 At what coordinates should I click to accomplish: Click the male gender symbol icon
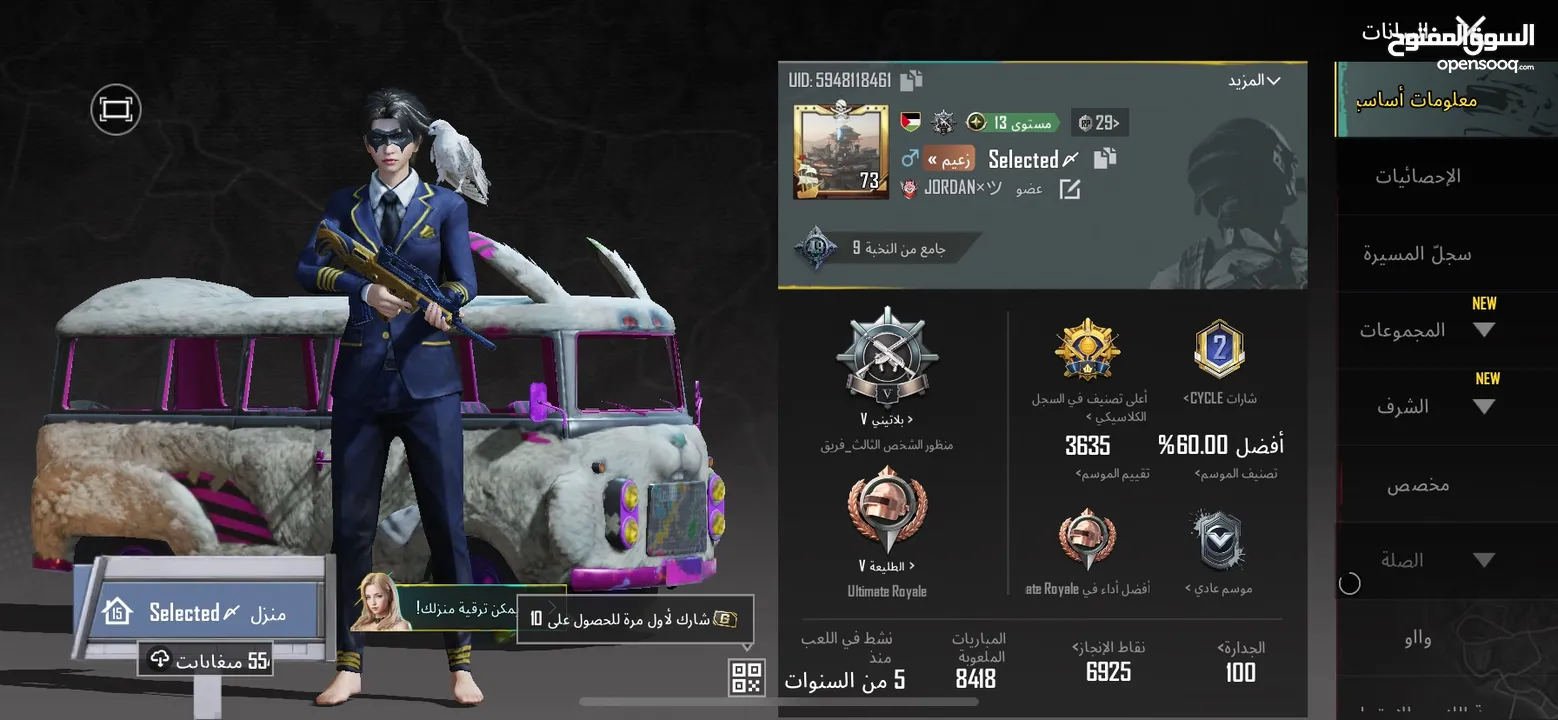pyautogui.click(x=911, y=158)
